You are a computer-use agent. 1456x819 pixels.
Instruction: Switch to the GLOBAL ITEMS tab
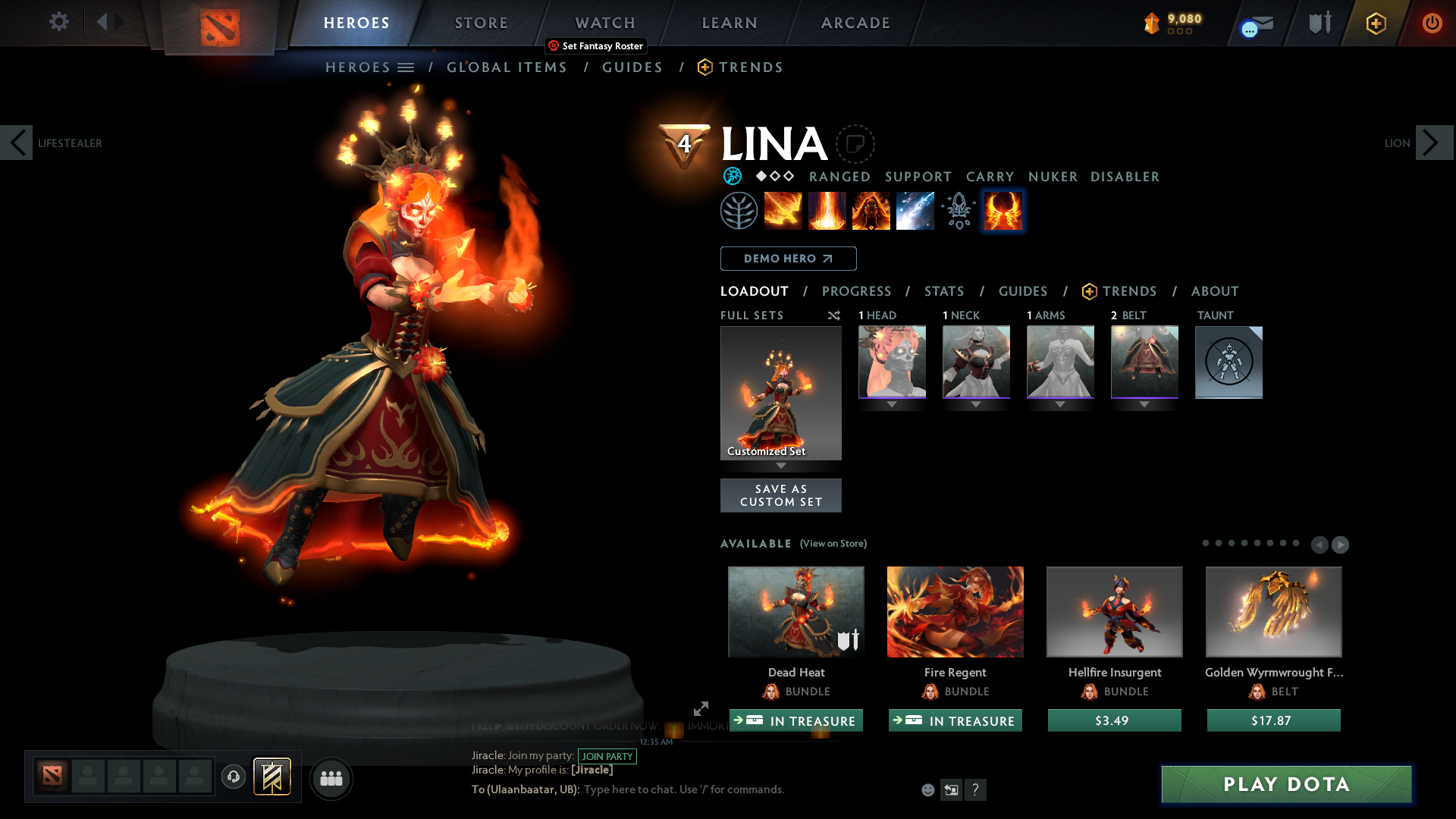[507, 67]
